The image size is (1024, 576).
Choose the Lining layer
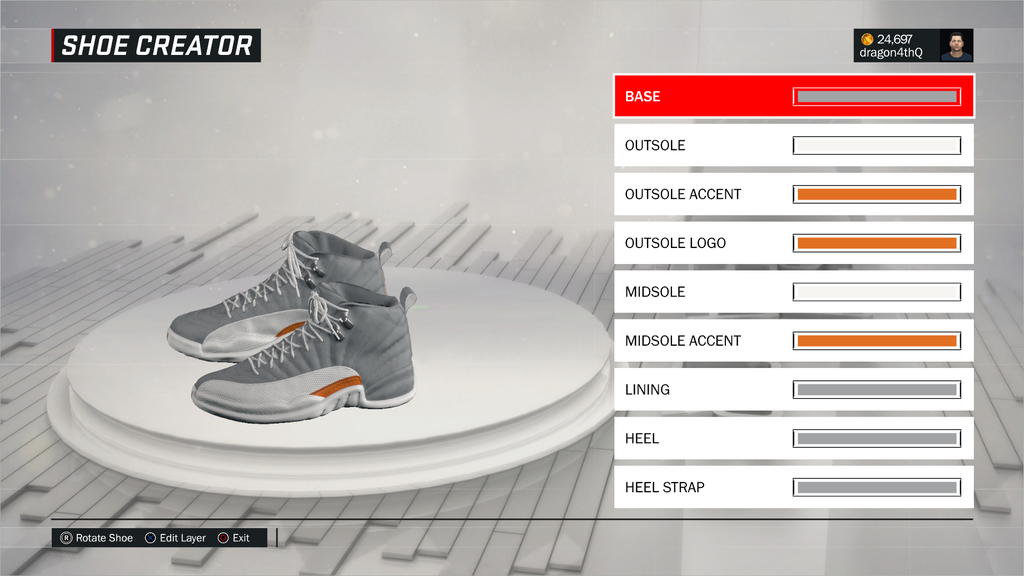coord(793,390)
